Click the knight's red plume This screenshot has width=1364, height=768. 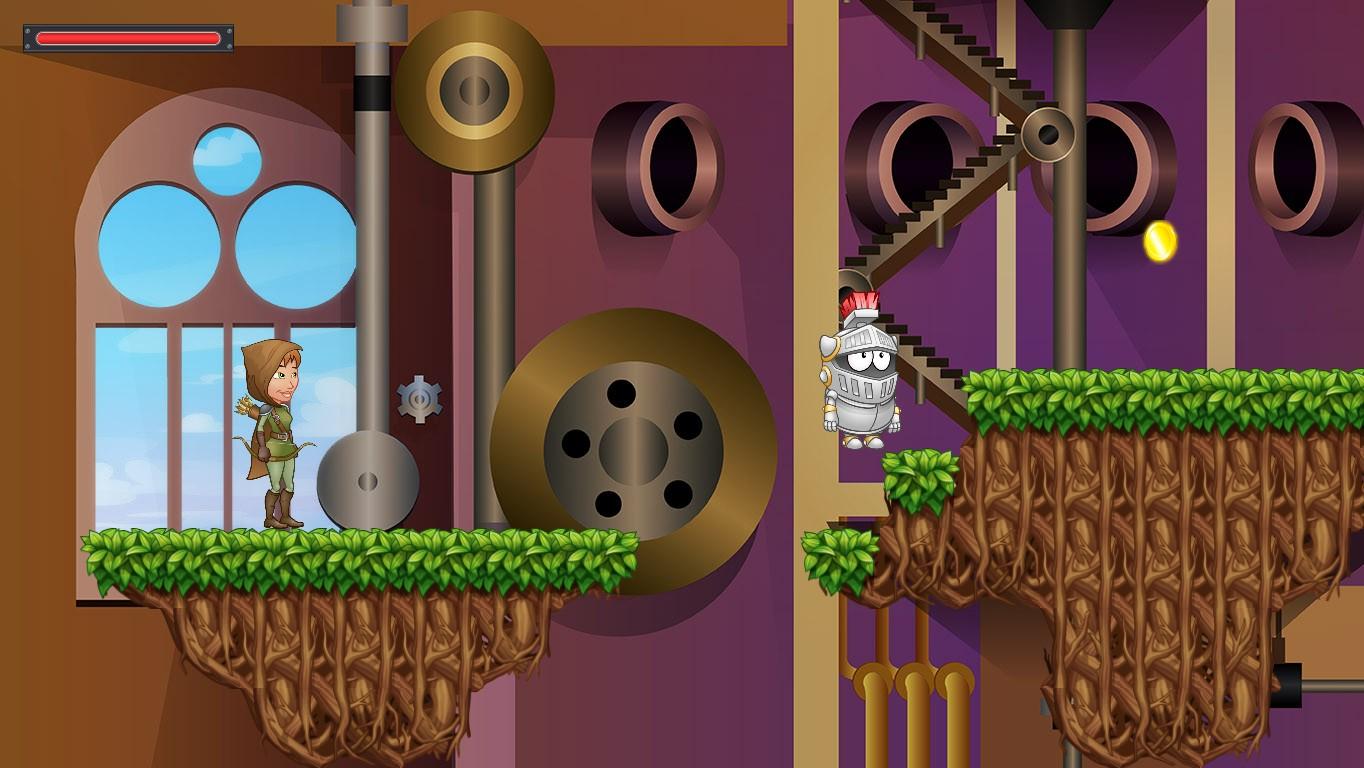pyautogui.click(x=862, y=300)
